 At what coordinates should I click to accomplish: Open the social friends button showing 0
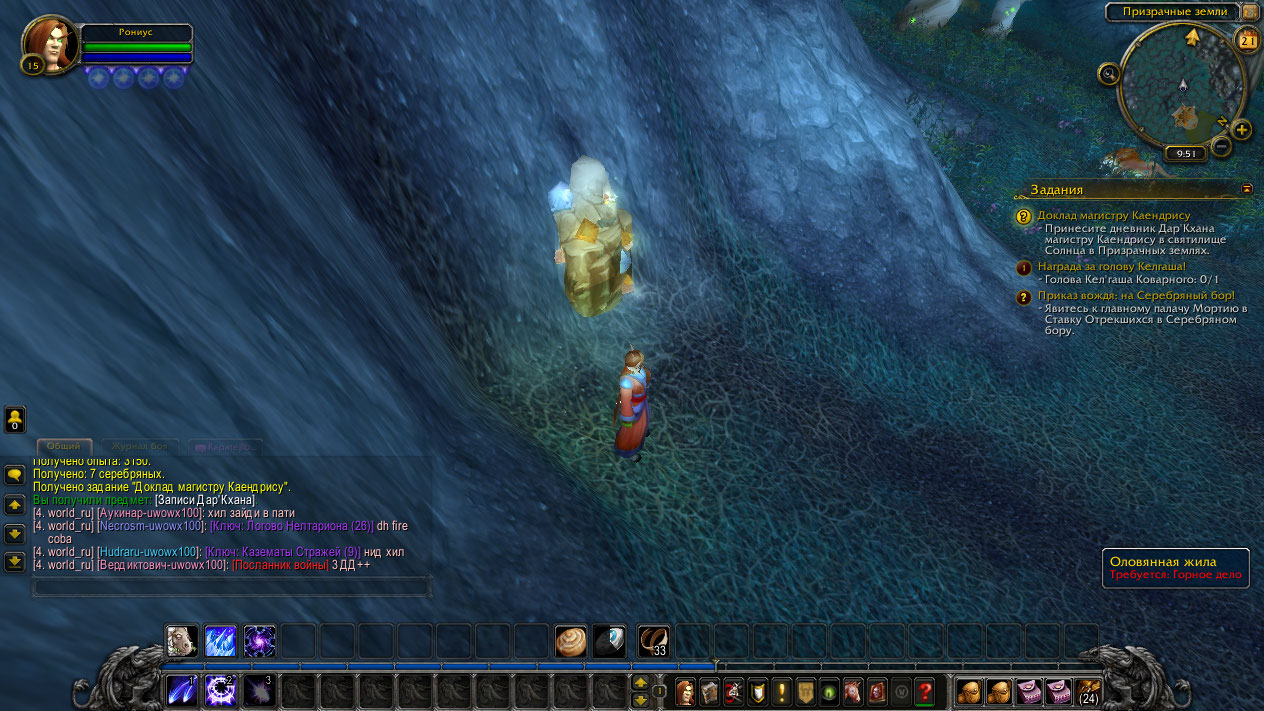(15, 419)
